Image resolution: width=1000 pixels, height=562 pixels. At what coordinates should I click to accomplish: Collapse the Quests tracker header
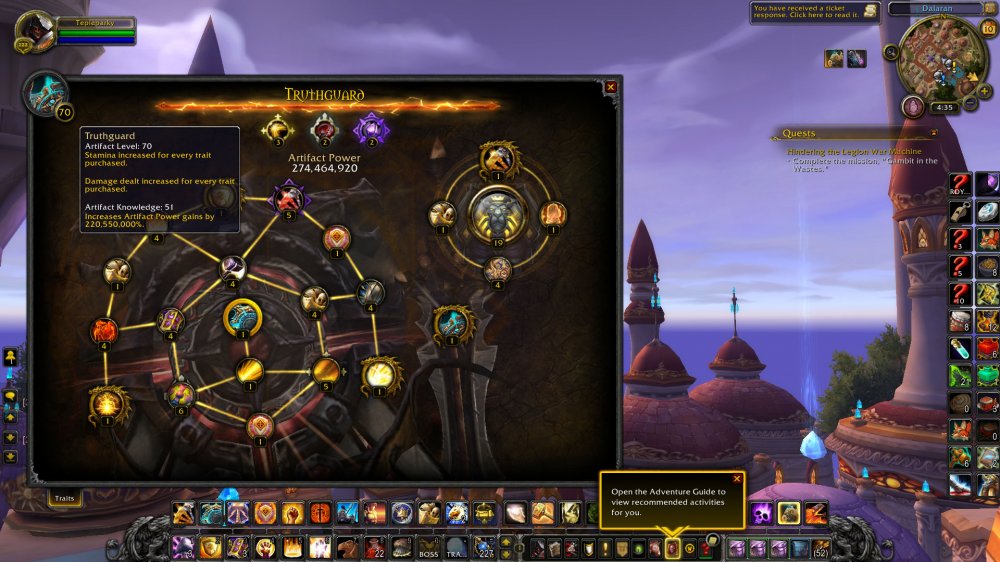[x=933, y=133]
